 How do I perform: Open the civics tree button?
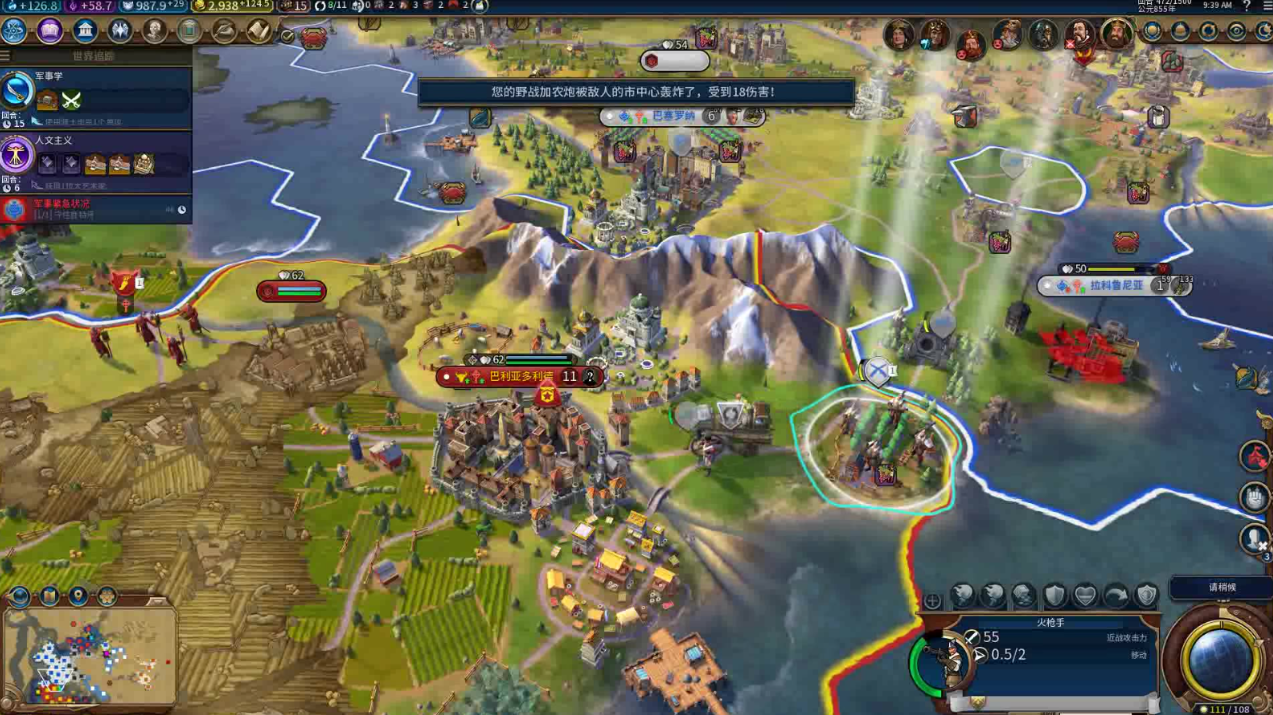50,31
